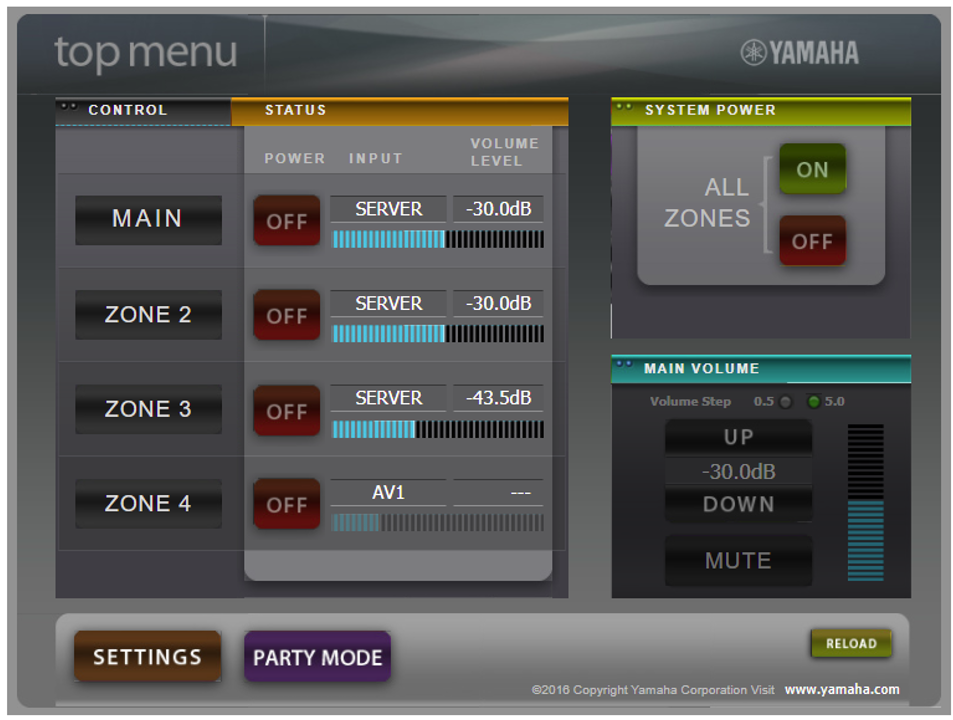Choose the ZONE 4 button
This screenshot has width=953, height=720.
pyautogui.click(x=148, y=504)
